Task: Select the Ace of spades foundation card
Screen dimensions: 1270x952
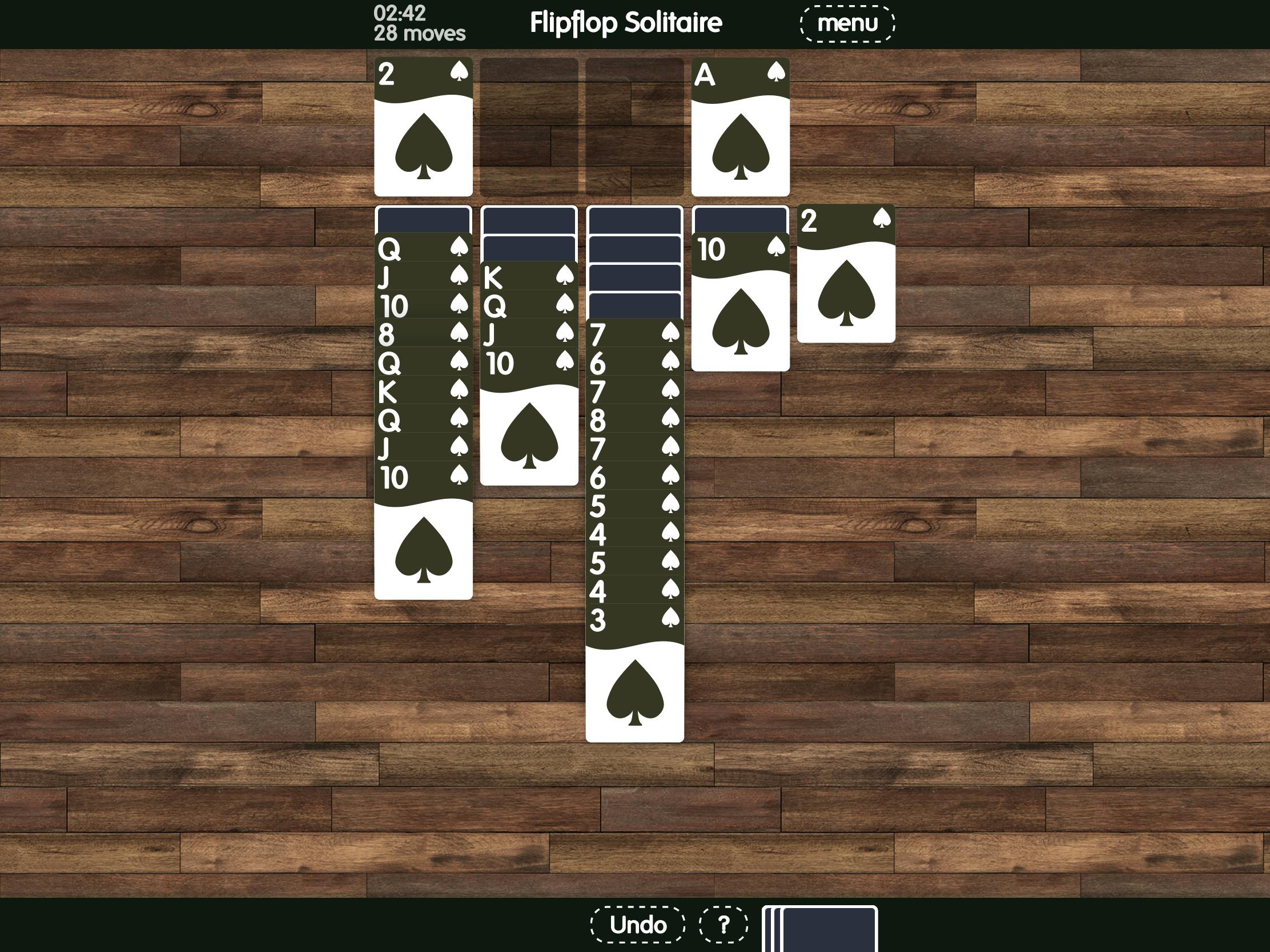Action: (740, 127)
